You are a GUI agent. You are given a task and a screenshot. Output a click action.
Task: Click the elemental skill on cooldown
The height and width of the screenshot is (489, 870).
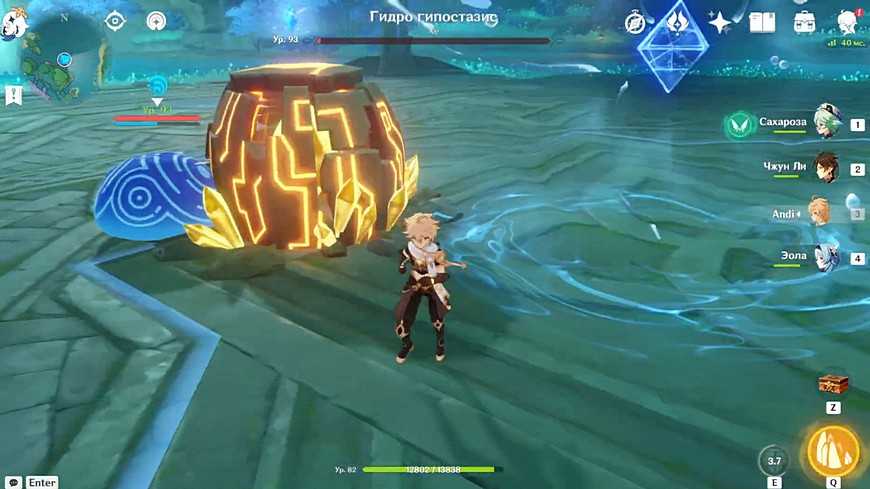(x=773, y=460)
